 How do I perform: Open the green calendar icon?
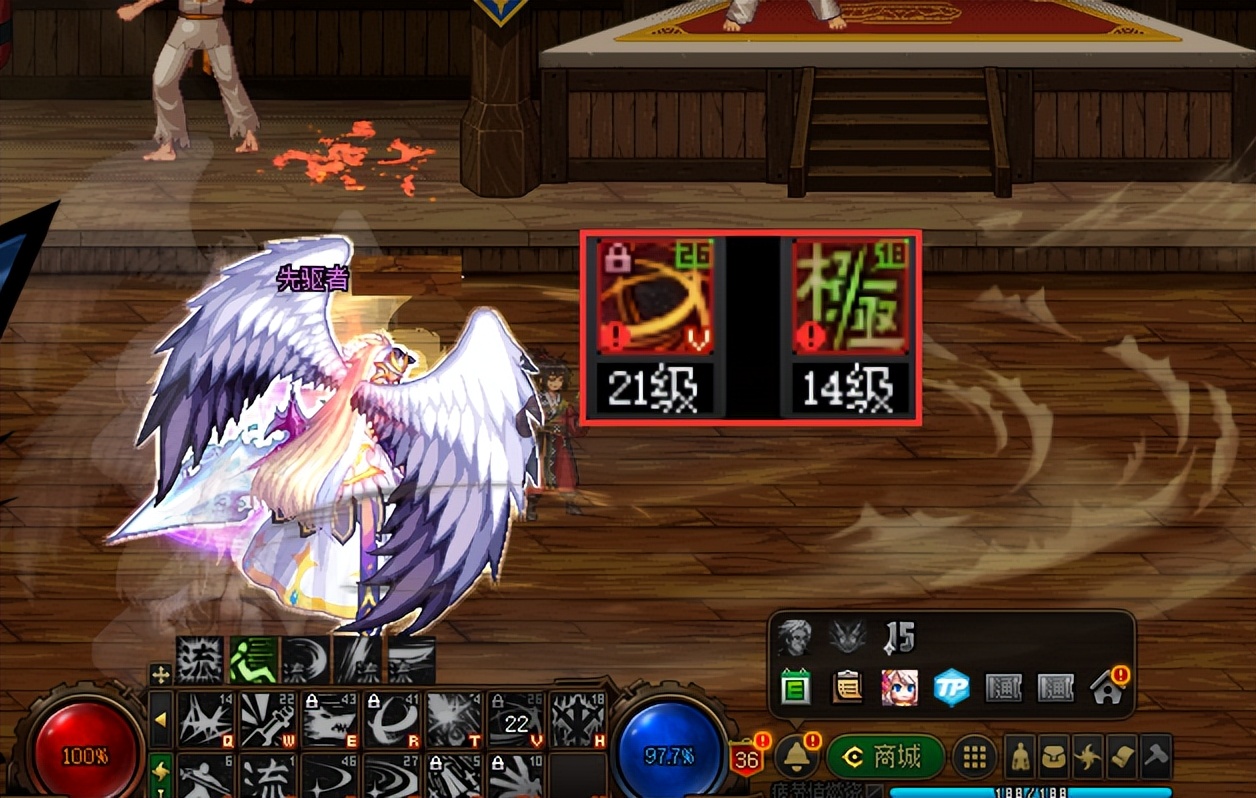point(796,688)
